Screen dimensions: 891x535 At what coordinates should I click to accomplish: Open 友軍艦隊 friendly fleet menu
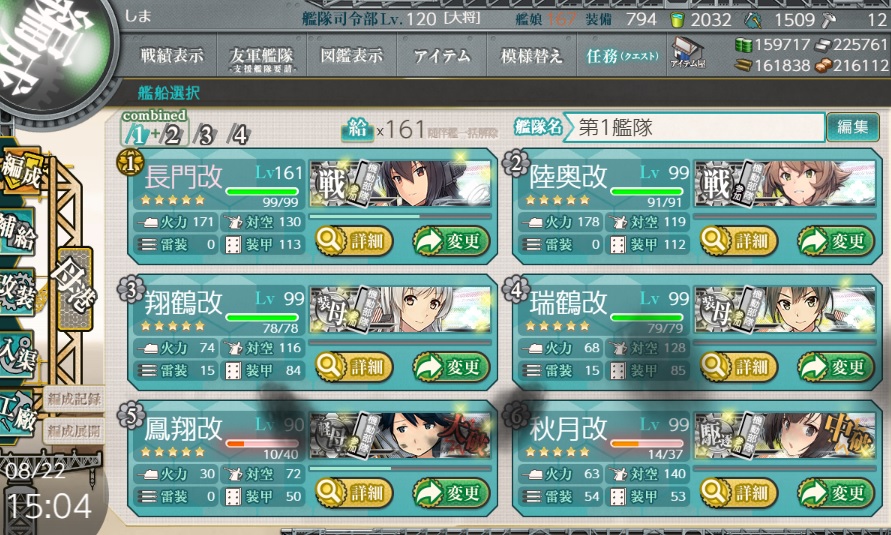pos(260,57)
